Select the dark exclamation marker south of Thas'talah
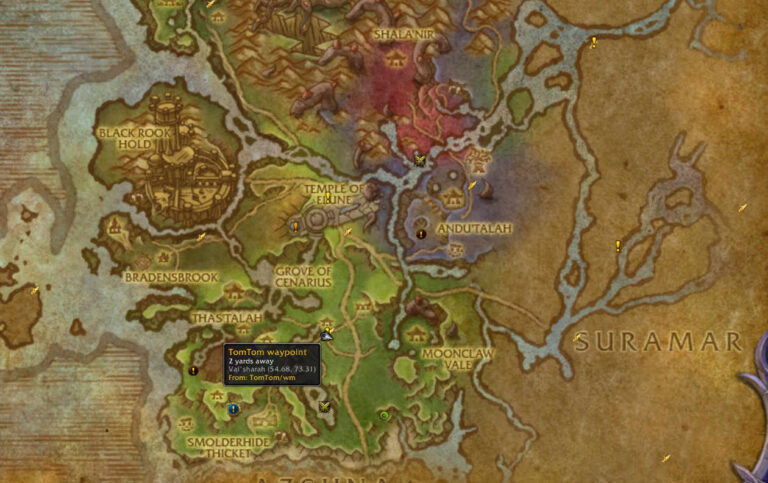Viewport: 768px width, 483px height. point(194,370)
